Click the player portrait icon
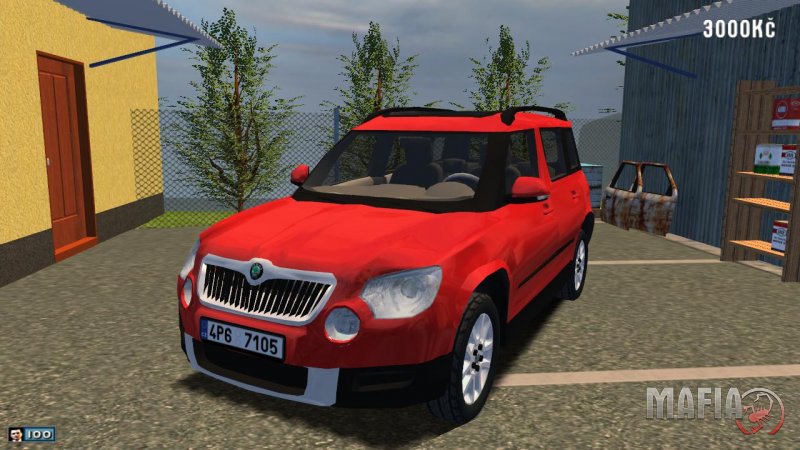This screenshot has width=800, height=450. click(x=15, y=434)
